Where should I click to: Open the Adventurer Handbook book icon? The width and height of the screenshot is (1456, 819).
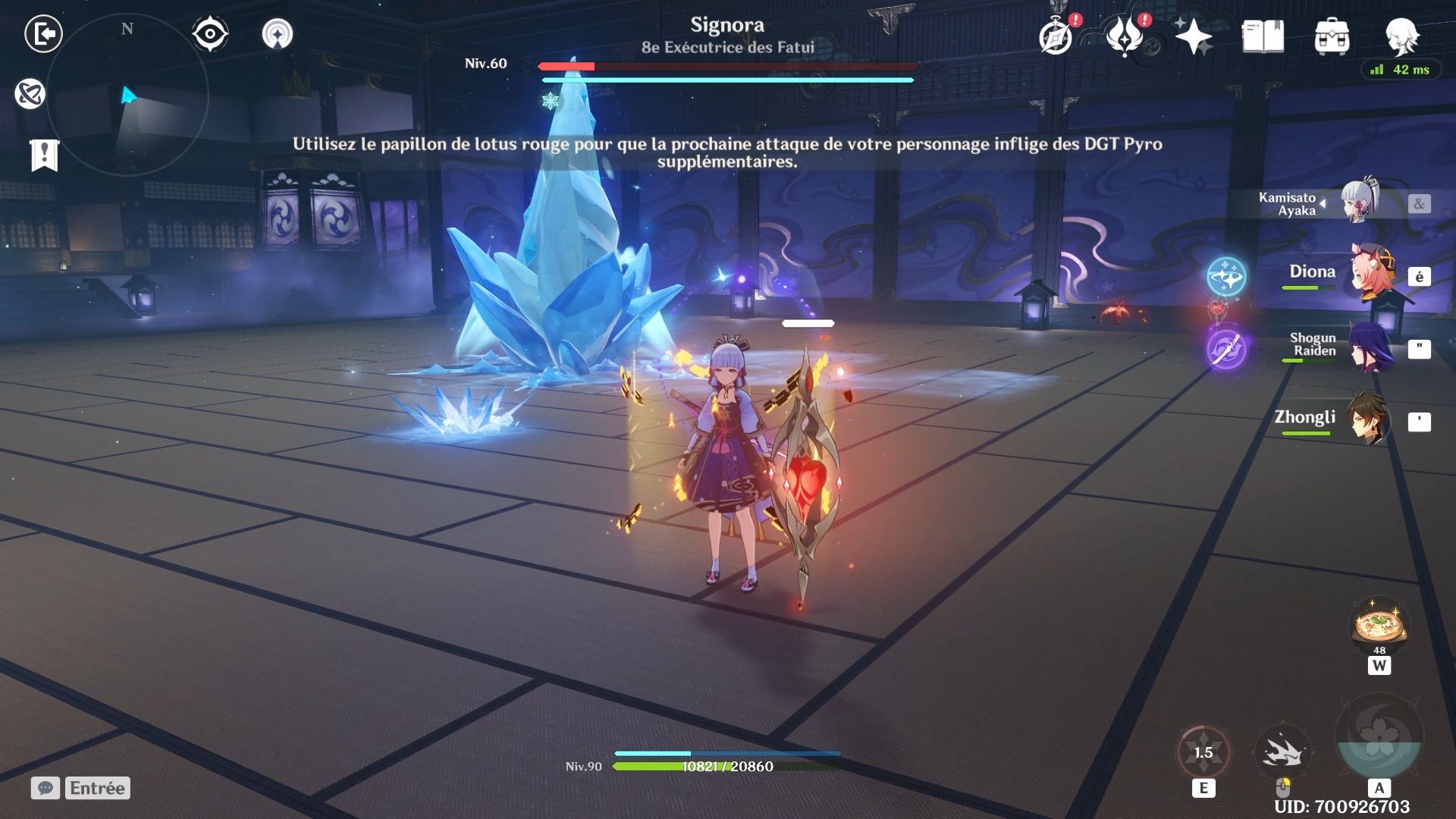(1263, 36)
